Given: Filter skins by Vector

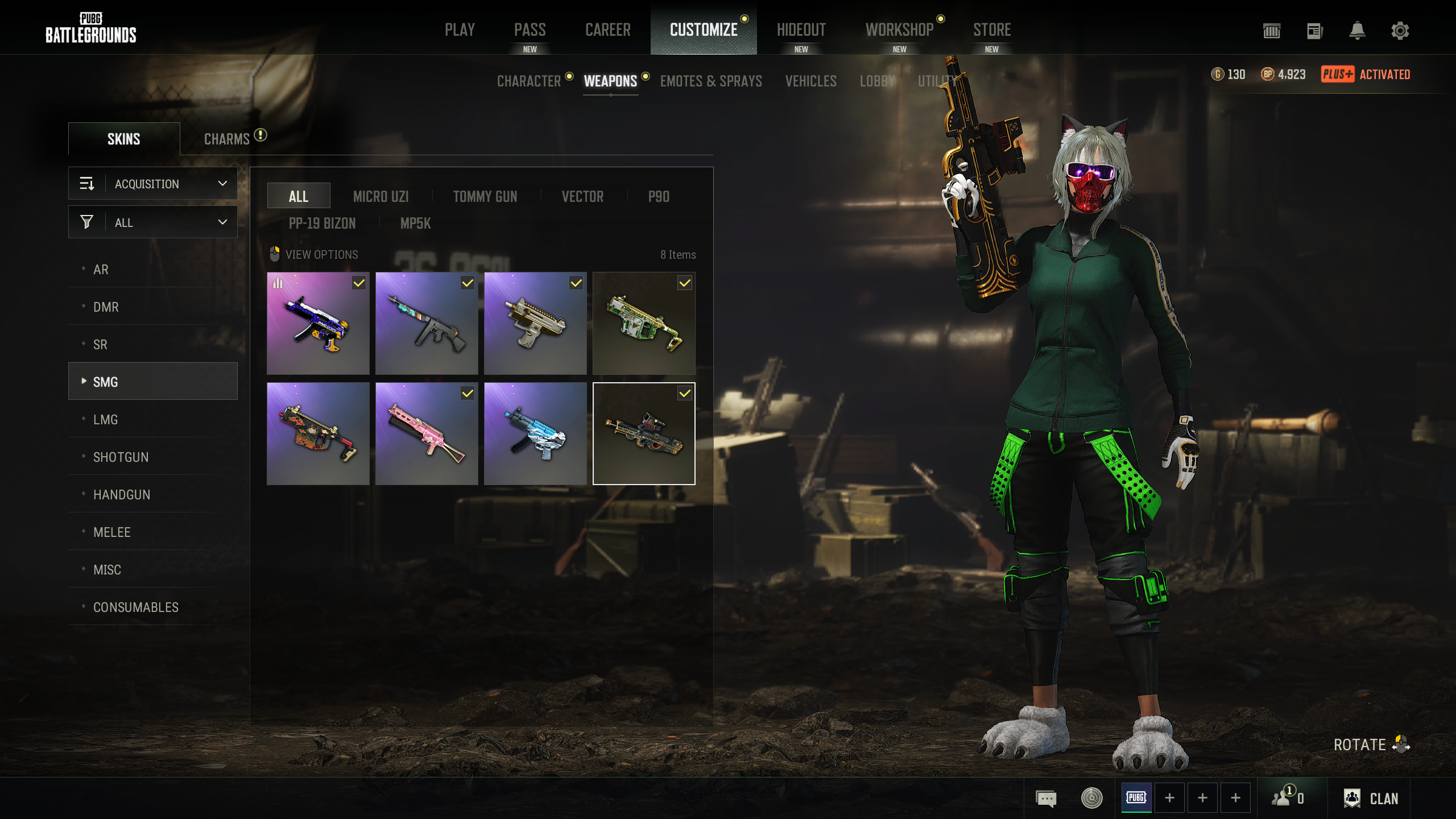Looking at the screenshot, I should point(582,197).
